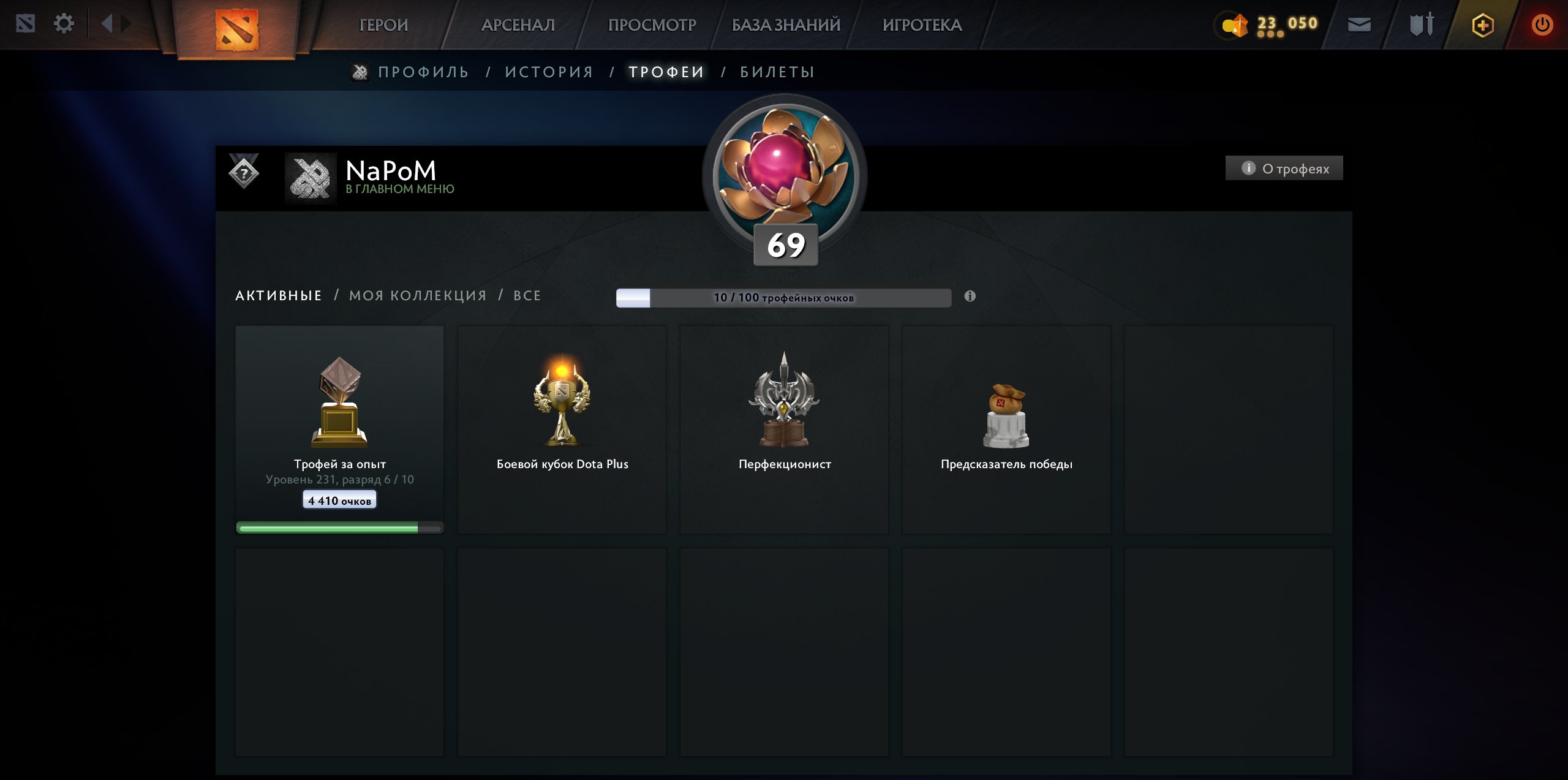
Task: Open the settings gear
Action: click(64, 23)
